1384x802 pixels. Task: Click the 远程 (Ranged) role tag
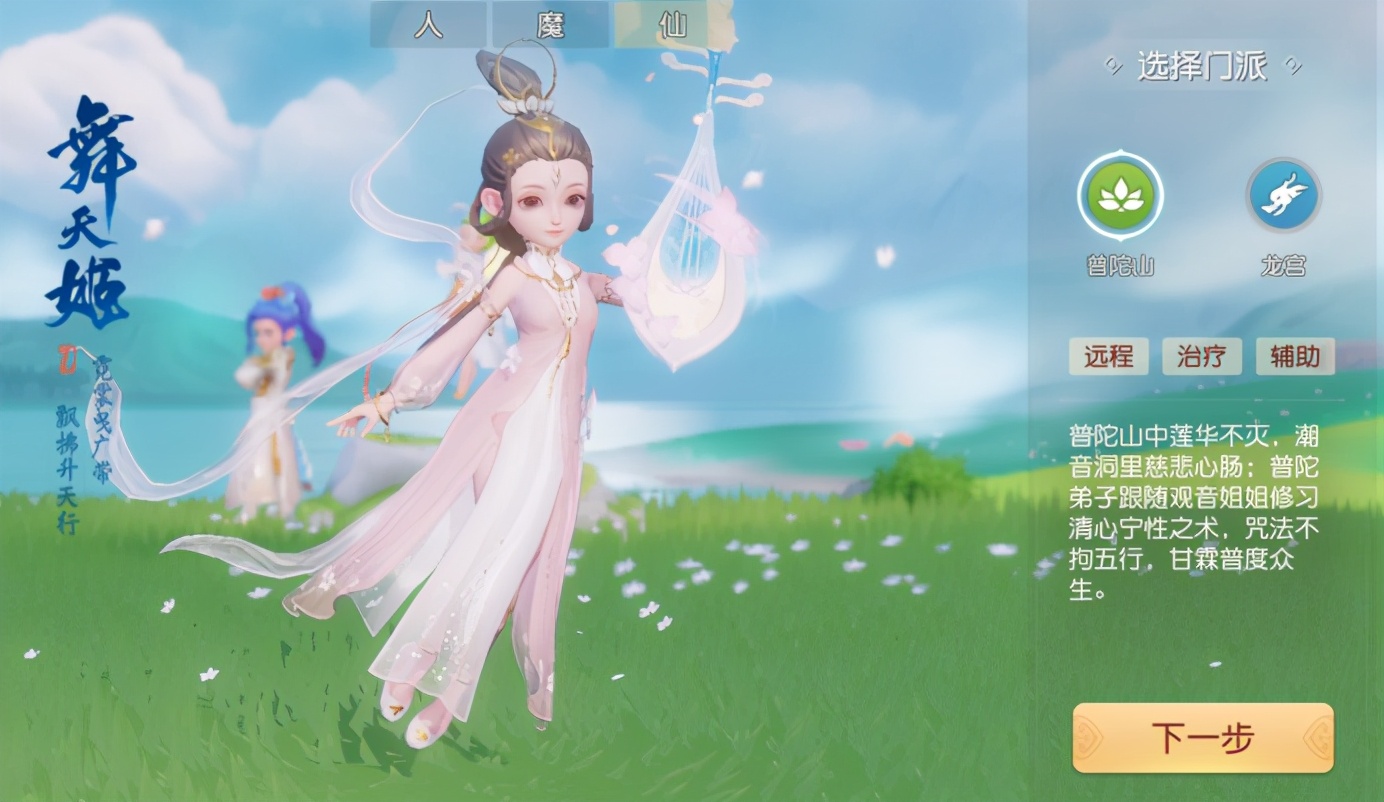1108,356
